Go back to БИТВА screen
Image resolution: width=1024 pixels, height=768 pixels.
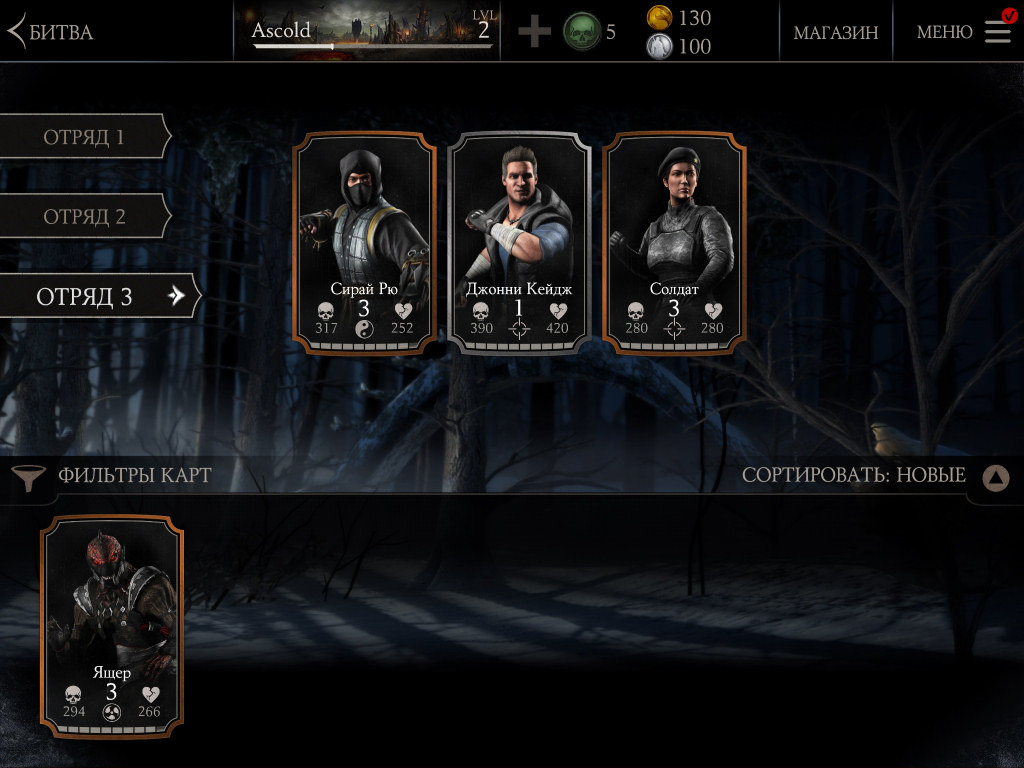coord(50,32)
